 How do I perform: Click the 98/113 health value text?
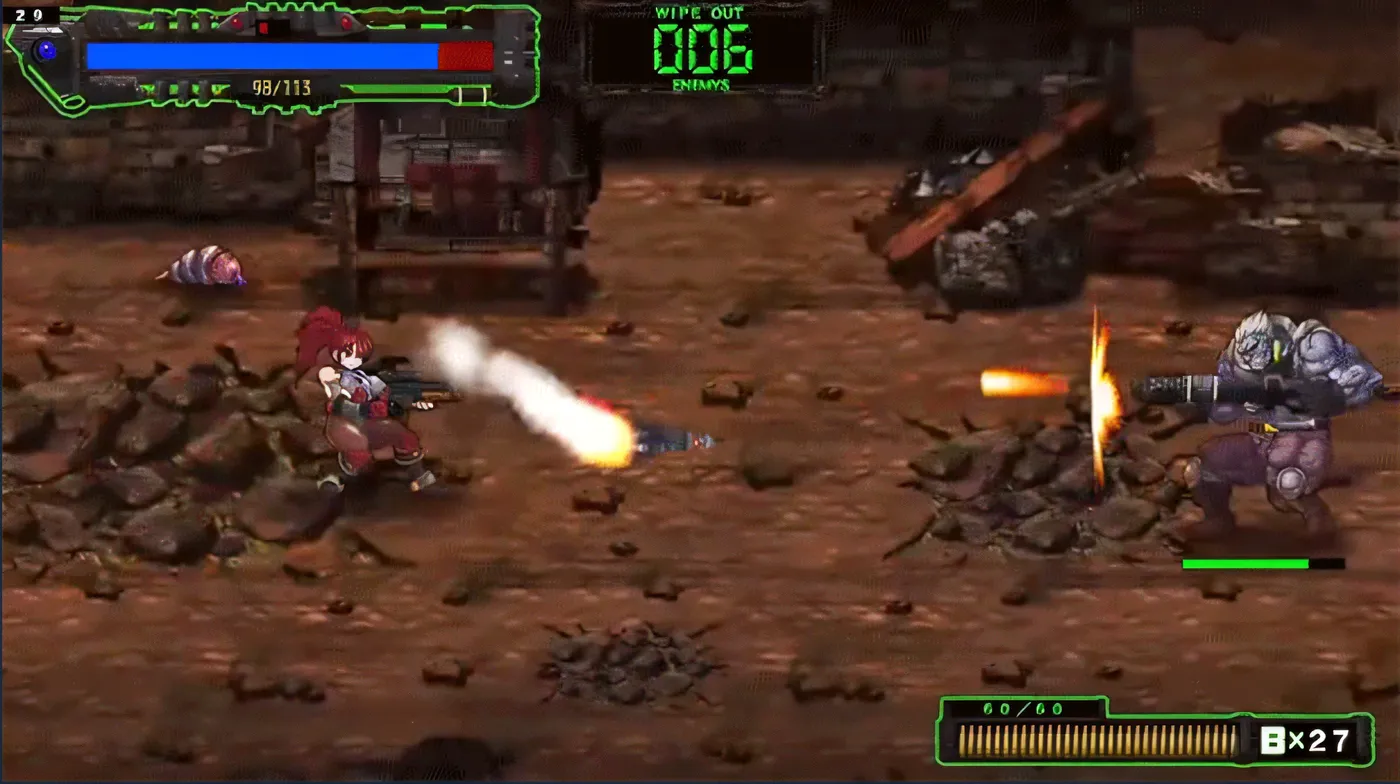coord(281,87)
